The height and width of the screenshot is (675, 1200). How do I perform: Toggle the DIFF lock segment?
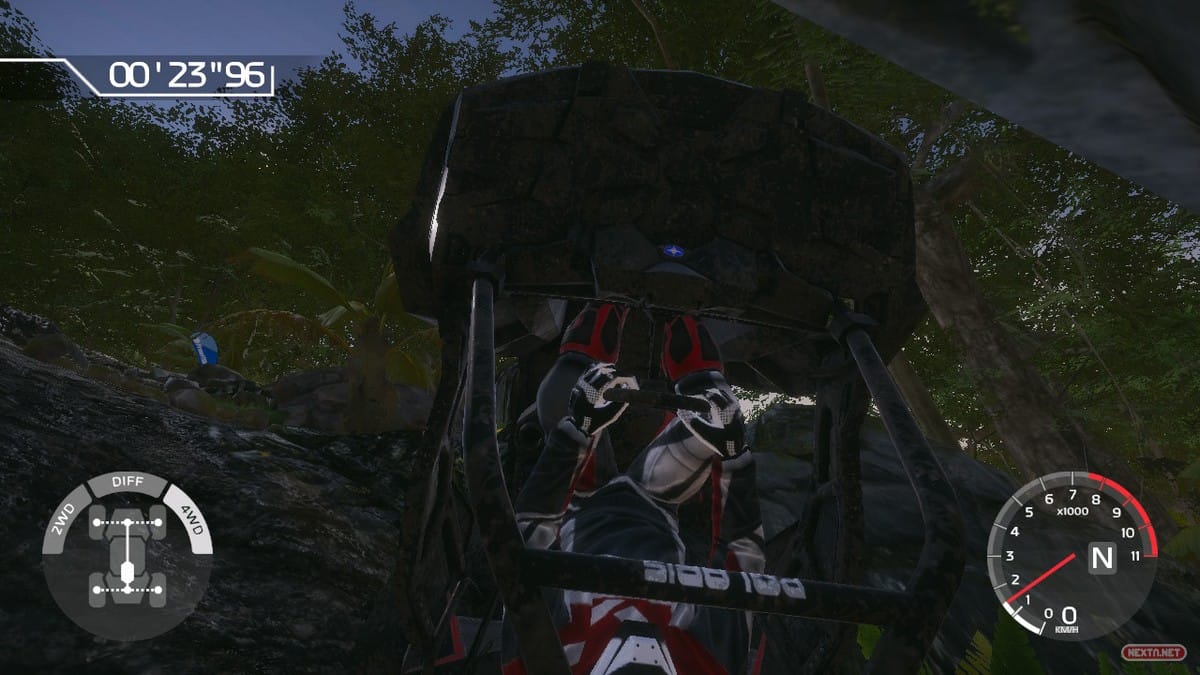coord(127,483)
